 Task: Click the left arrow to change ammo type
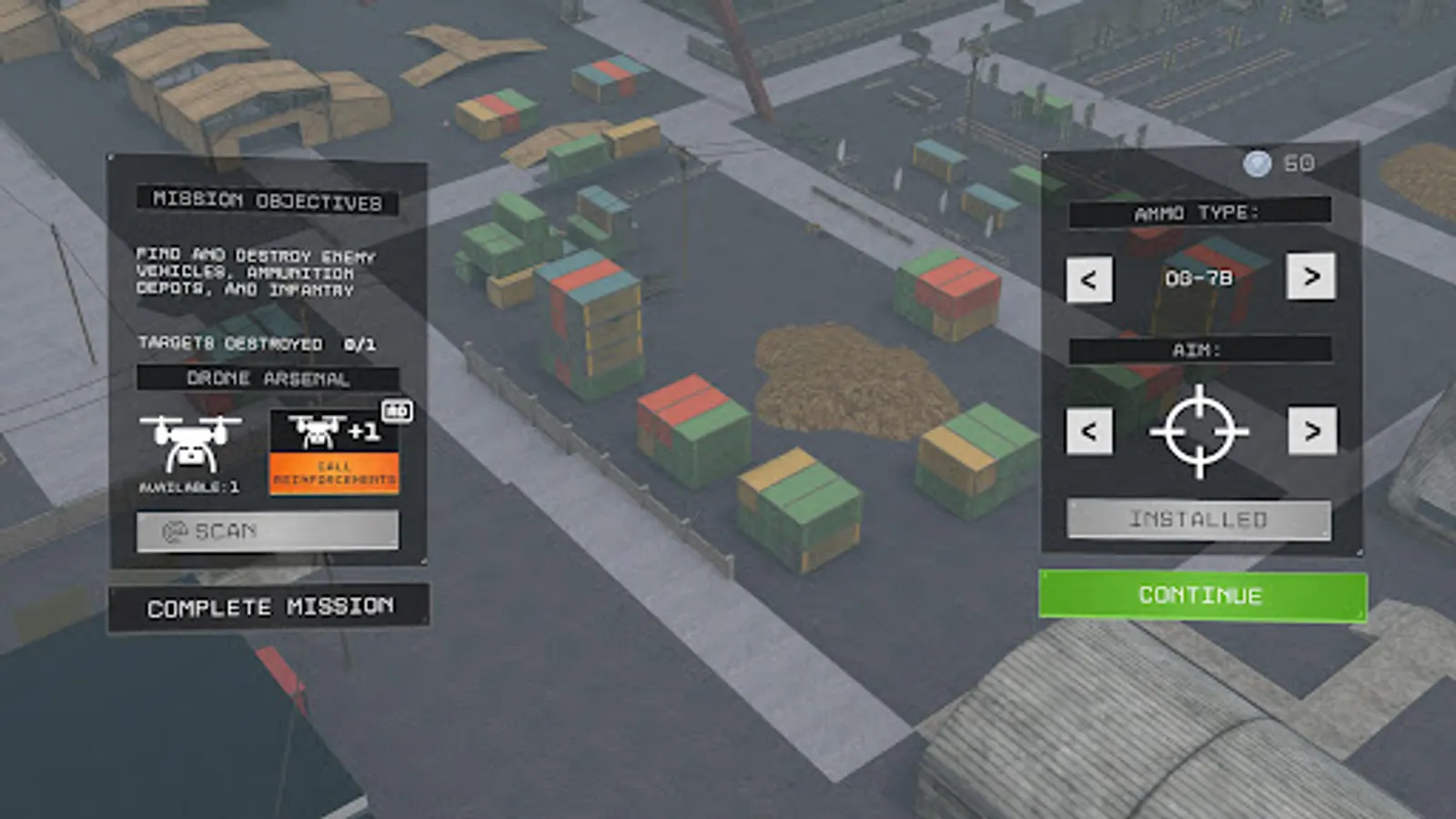pos(1088,280)
